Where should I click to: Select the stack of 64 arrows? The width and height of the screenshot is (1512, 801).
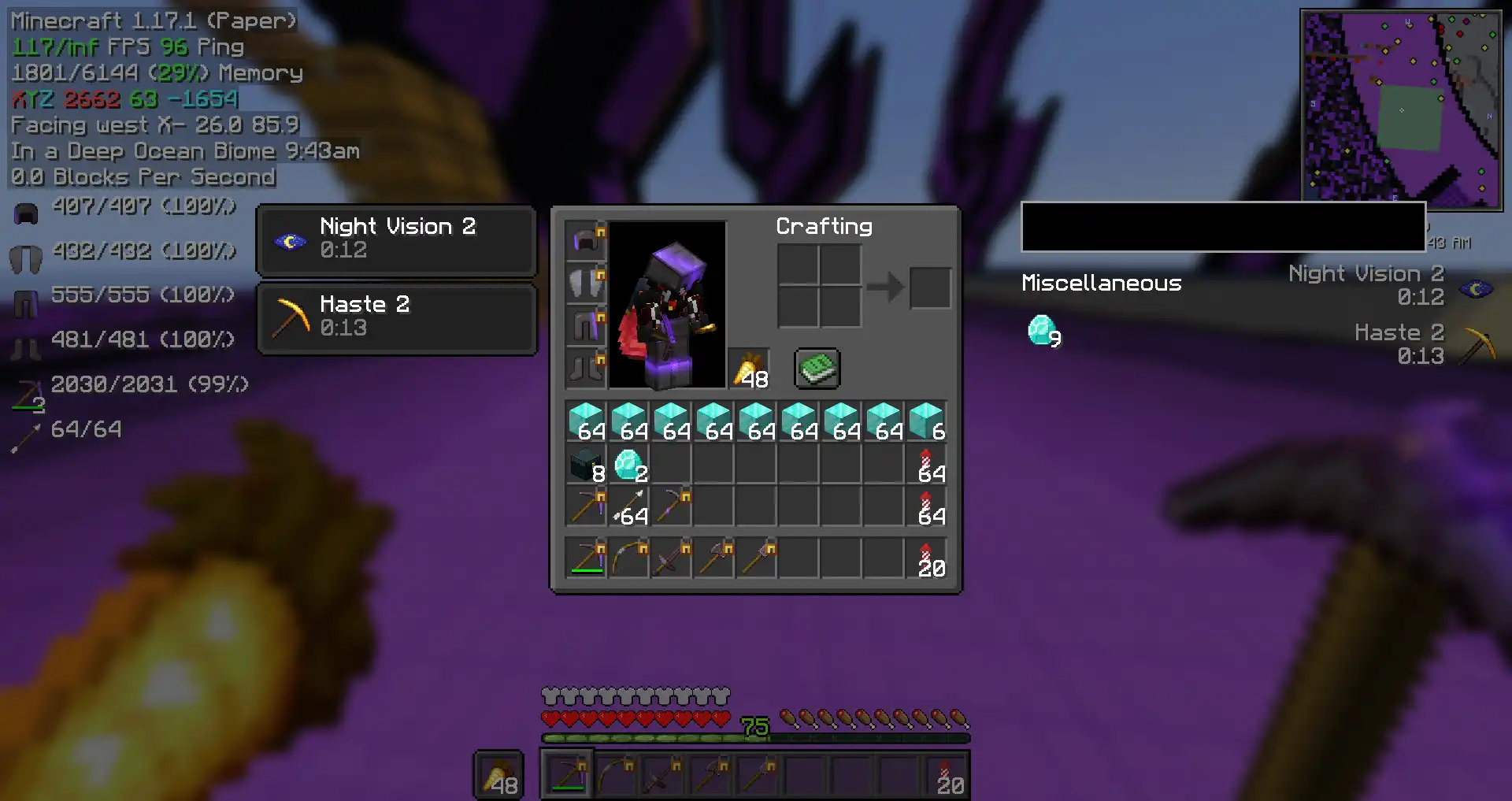628,507
